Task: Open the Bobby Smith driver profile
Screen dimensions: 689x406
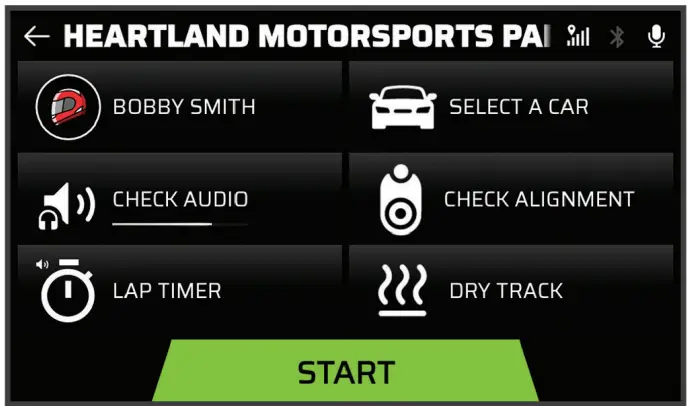Action: coord(180,107)
